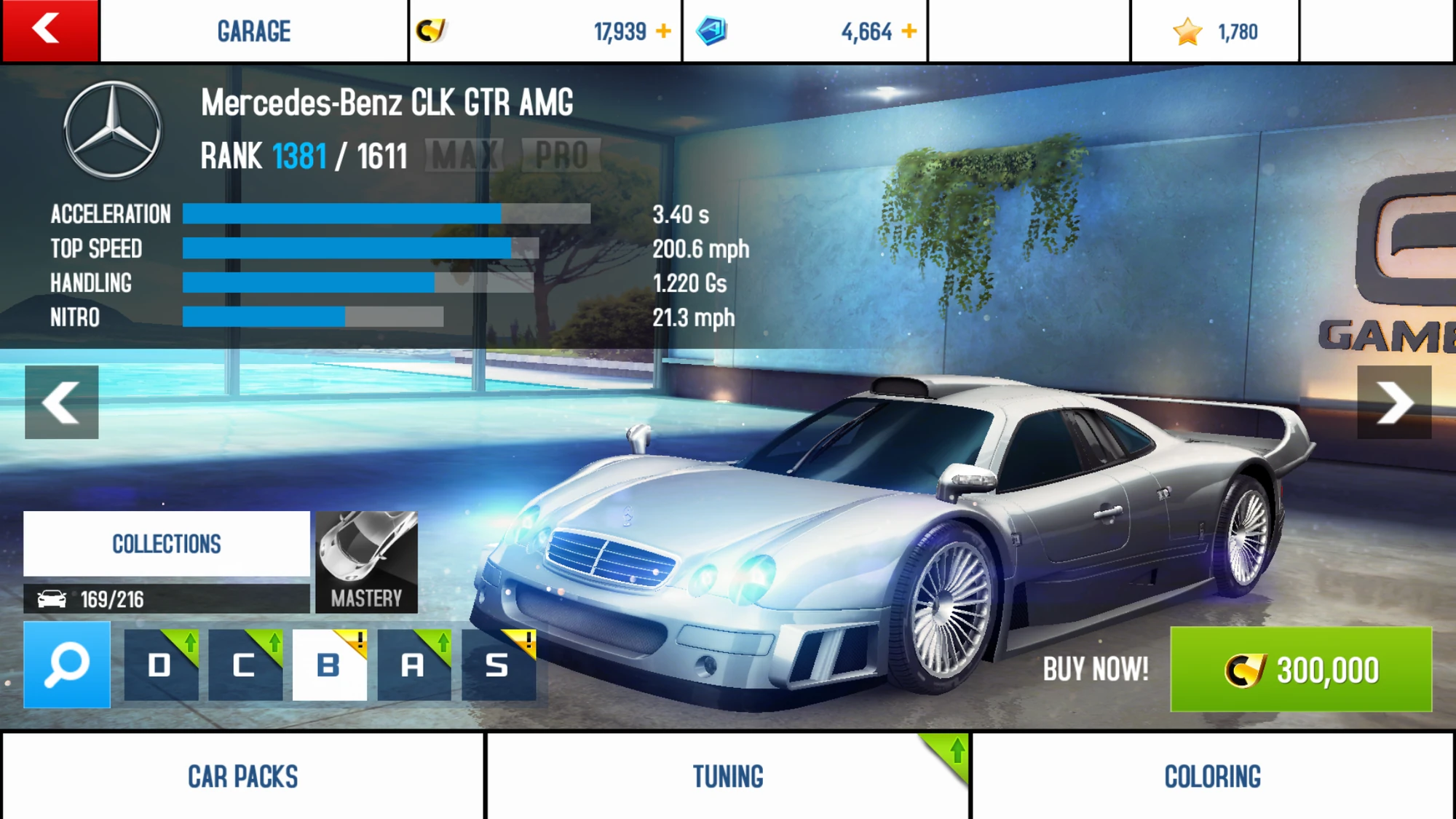This screenshot has width=1456, height=819.
Task: Select the Class B filter
Action: pos(329,665)
